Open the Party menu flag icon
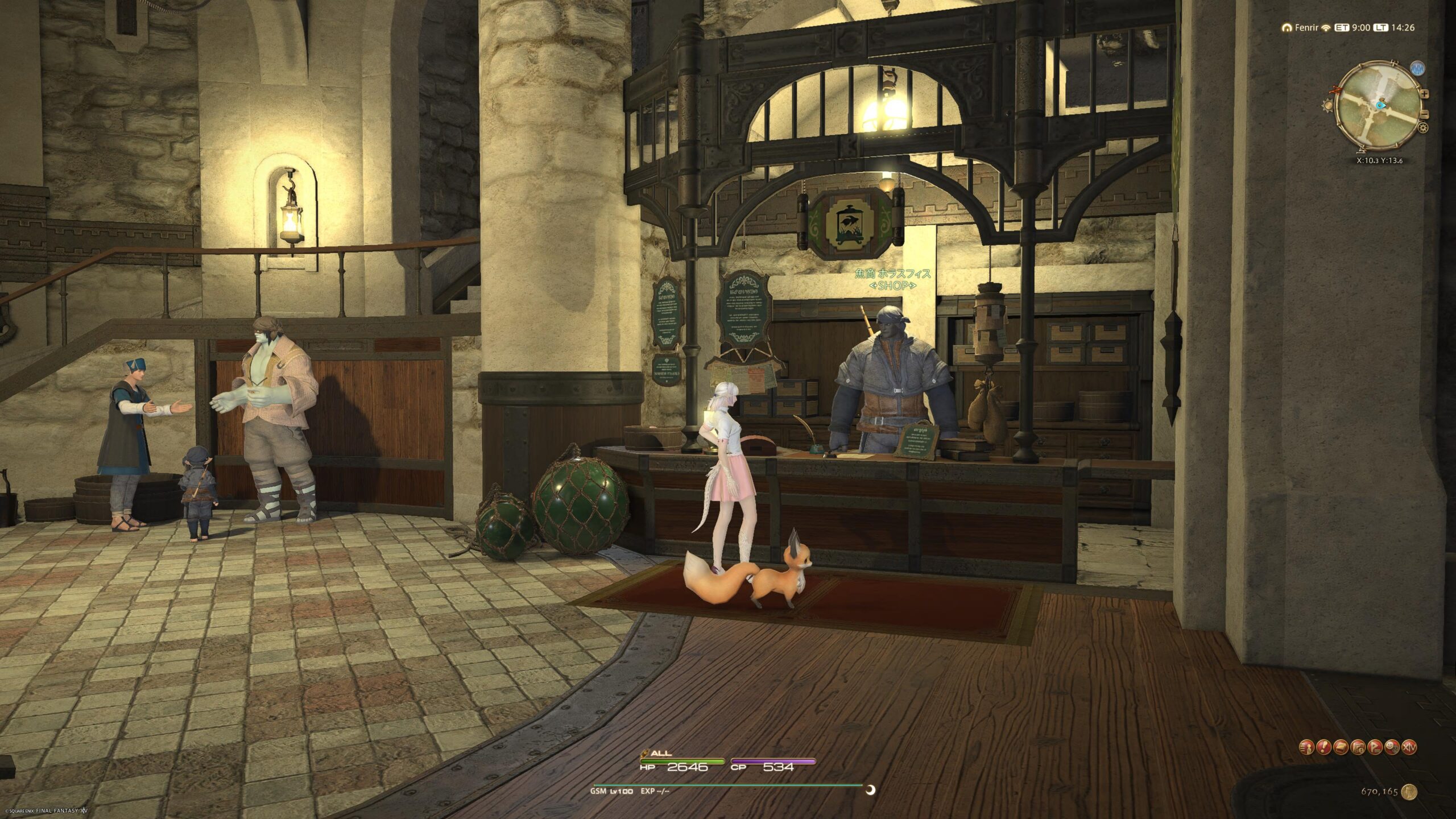Image resolution: width=1456 pixels, height=819 pixels. click(1375, 747)
